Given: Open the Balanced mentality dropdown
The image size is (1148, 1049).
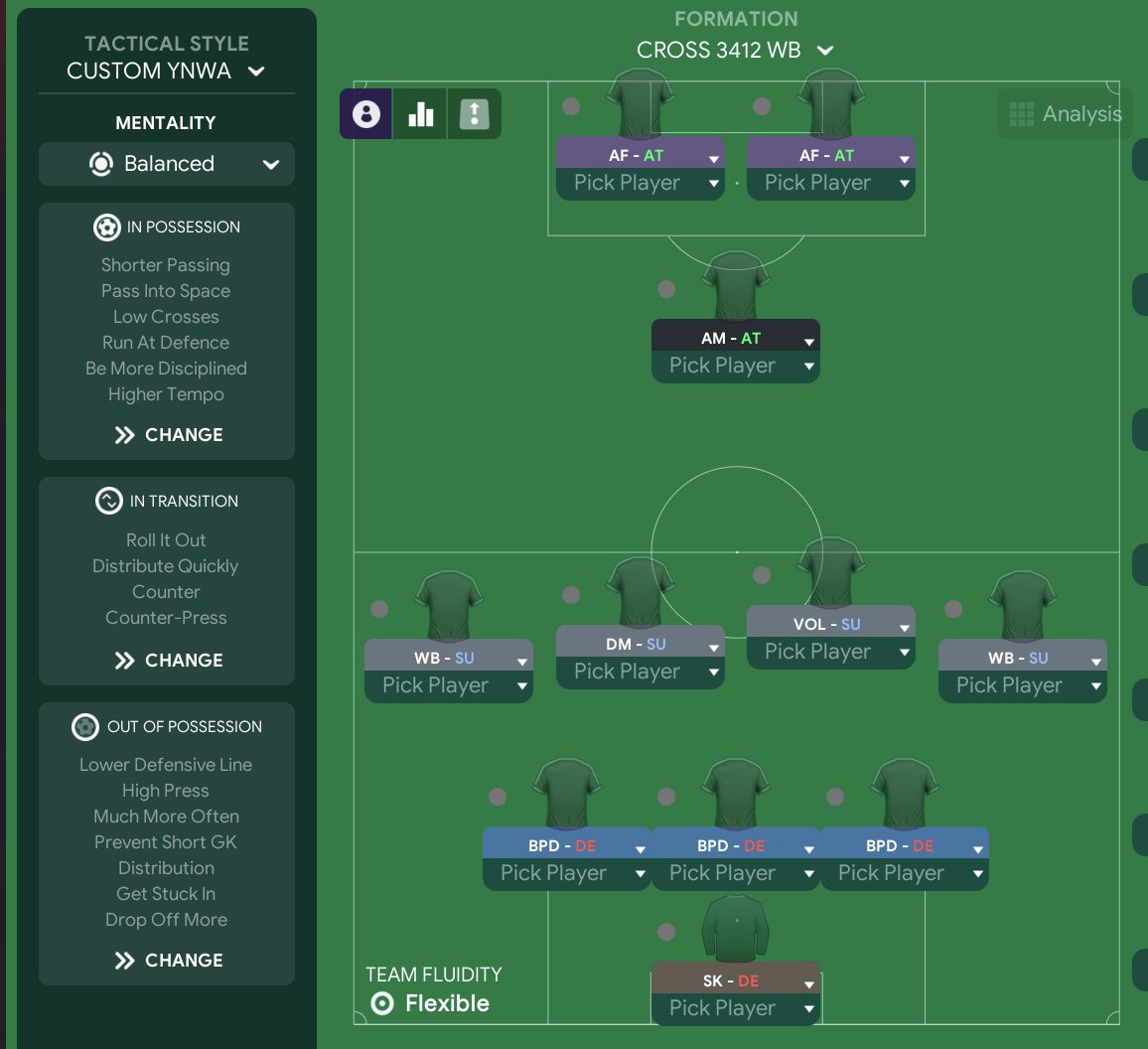Looking at the screenshot, I should tap(167, 164).
